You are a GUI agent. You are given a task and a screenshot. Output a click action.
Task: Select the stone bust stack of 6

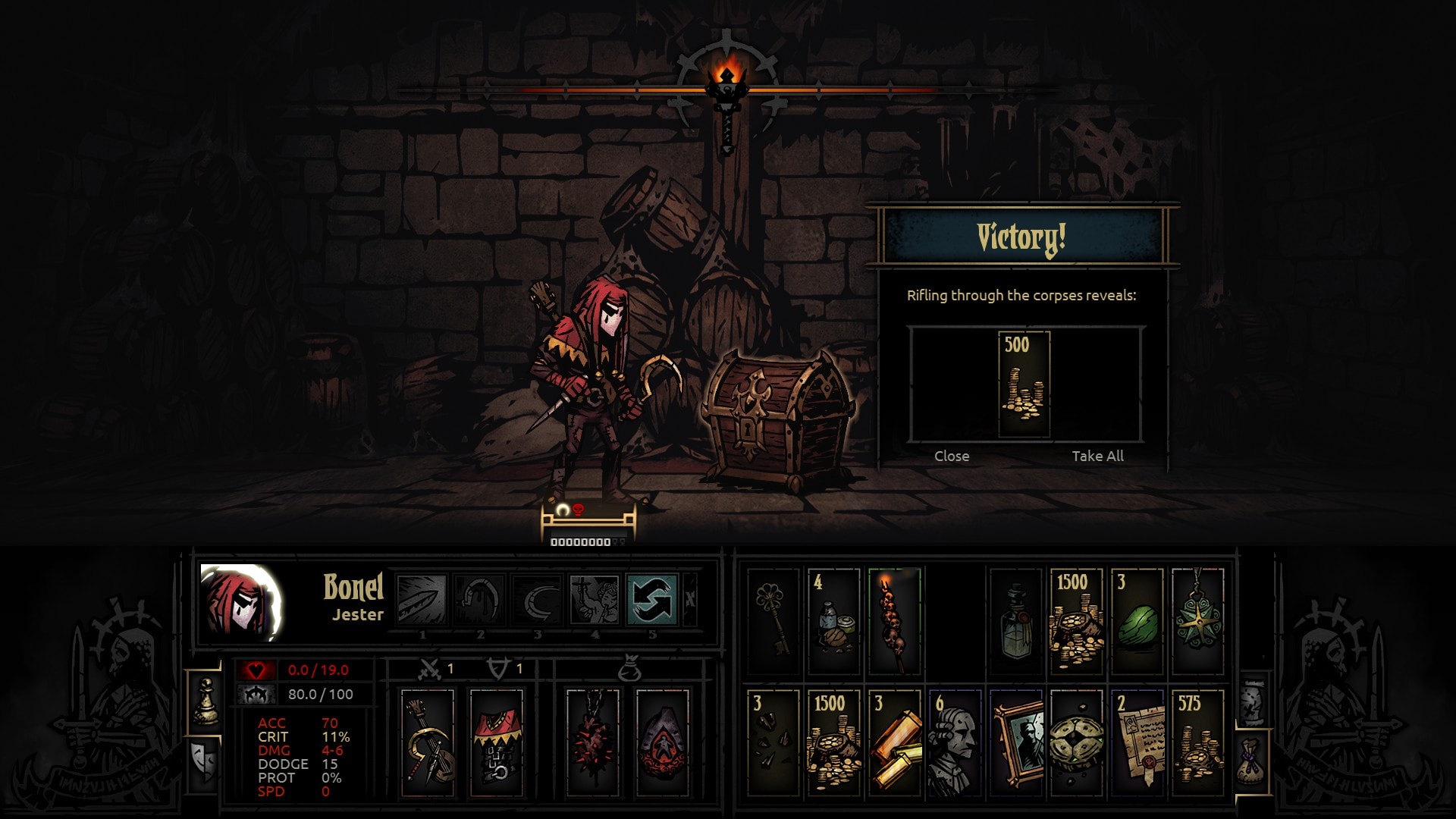955,743
